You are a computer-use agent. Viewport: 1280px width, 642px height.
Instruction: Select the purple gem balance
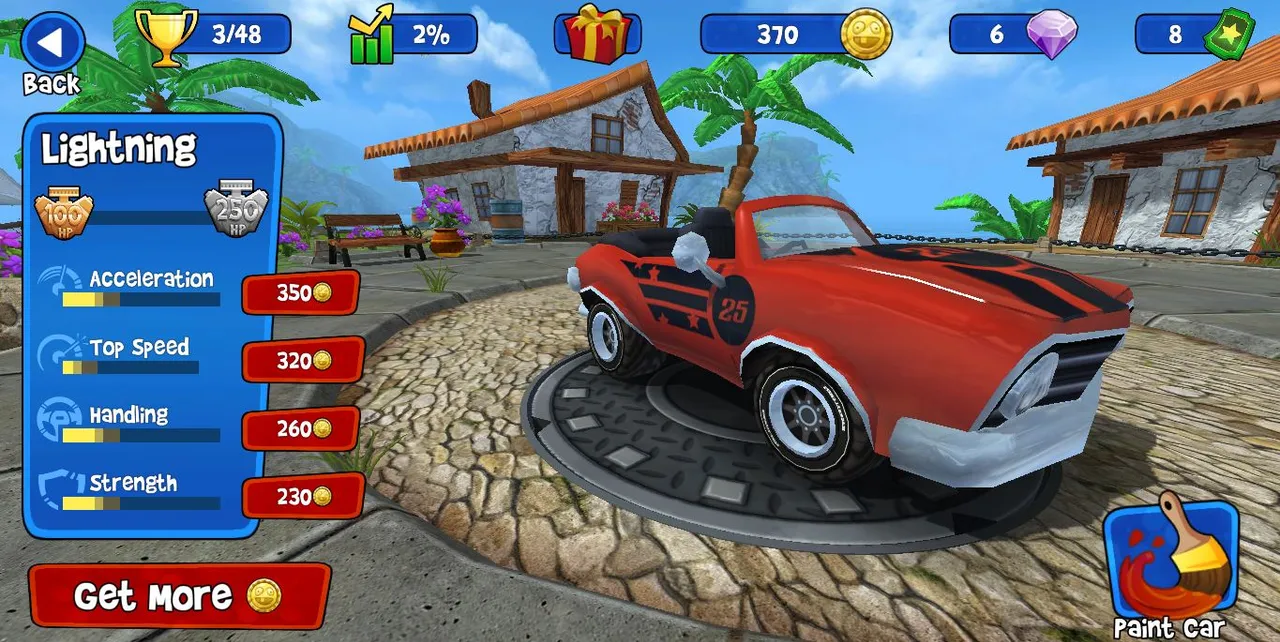coord(1013,35)
